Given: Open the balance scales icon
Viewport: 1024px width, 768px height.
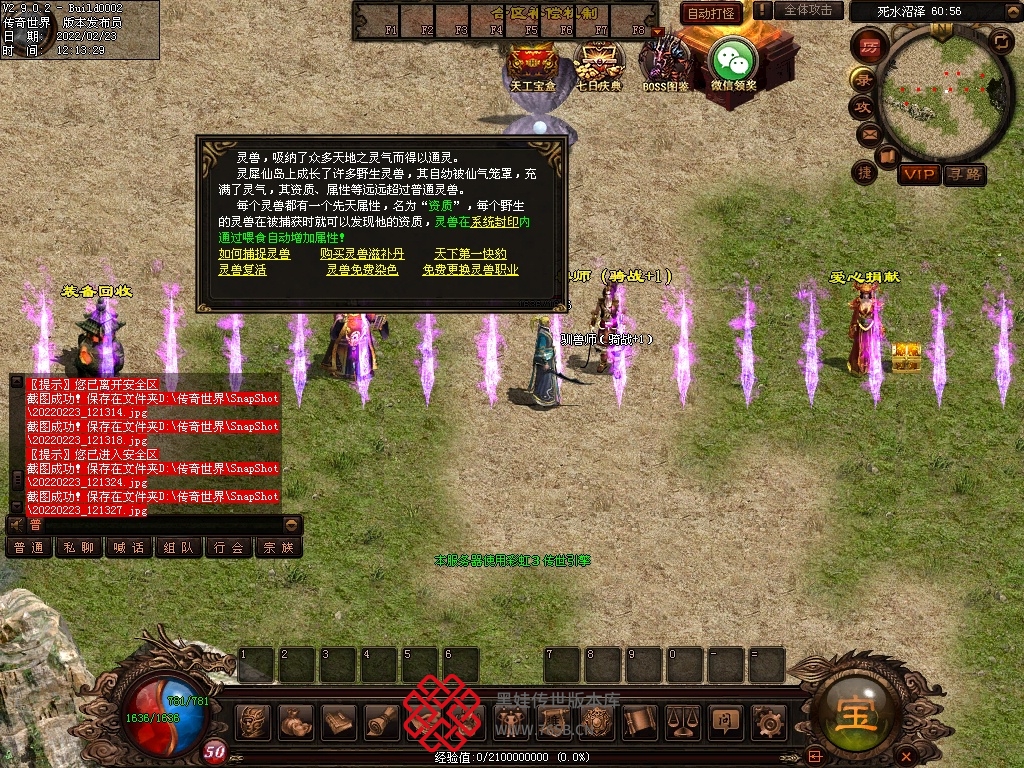Looking at the screenshot, I should point(683,720).
